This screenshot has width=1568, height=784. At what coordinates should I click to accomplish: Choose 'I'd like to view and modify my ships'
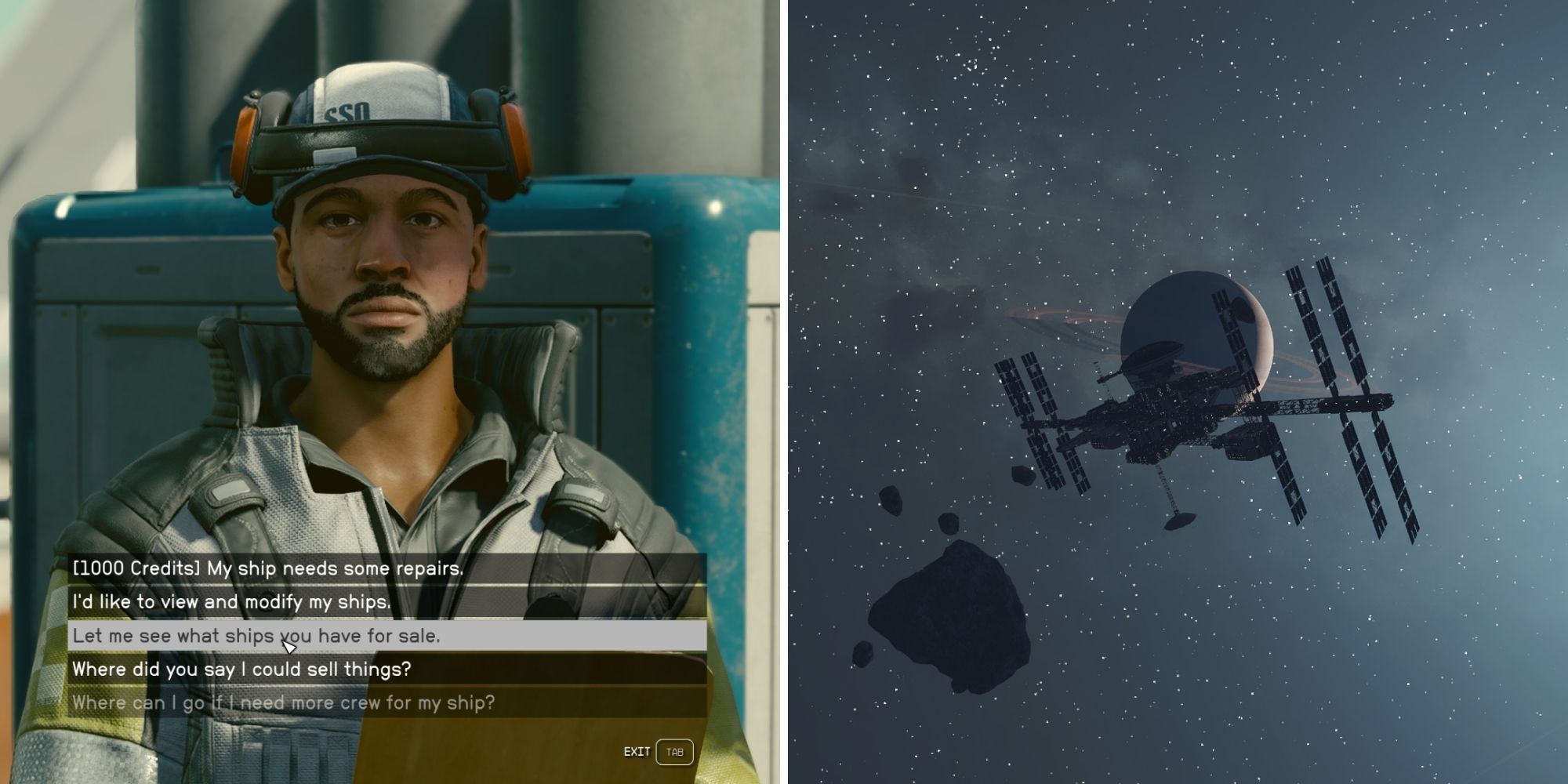(x=235, y=602)
